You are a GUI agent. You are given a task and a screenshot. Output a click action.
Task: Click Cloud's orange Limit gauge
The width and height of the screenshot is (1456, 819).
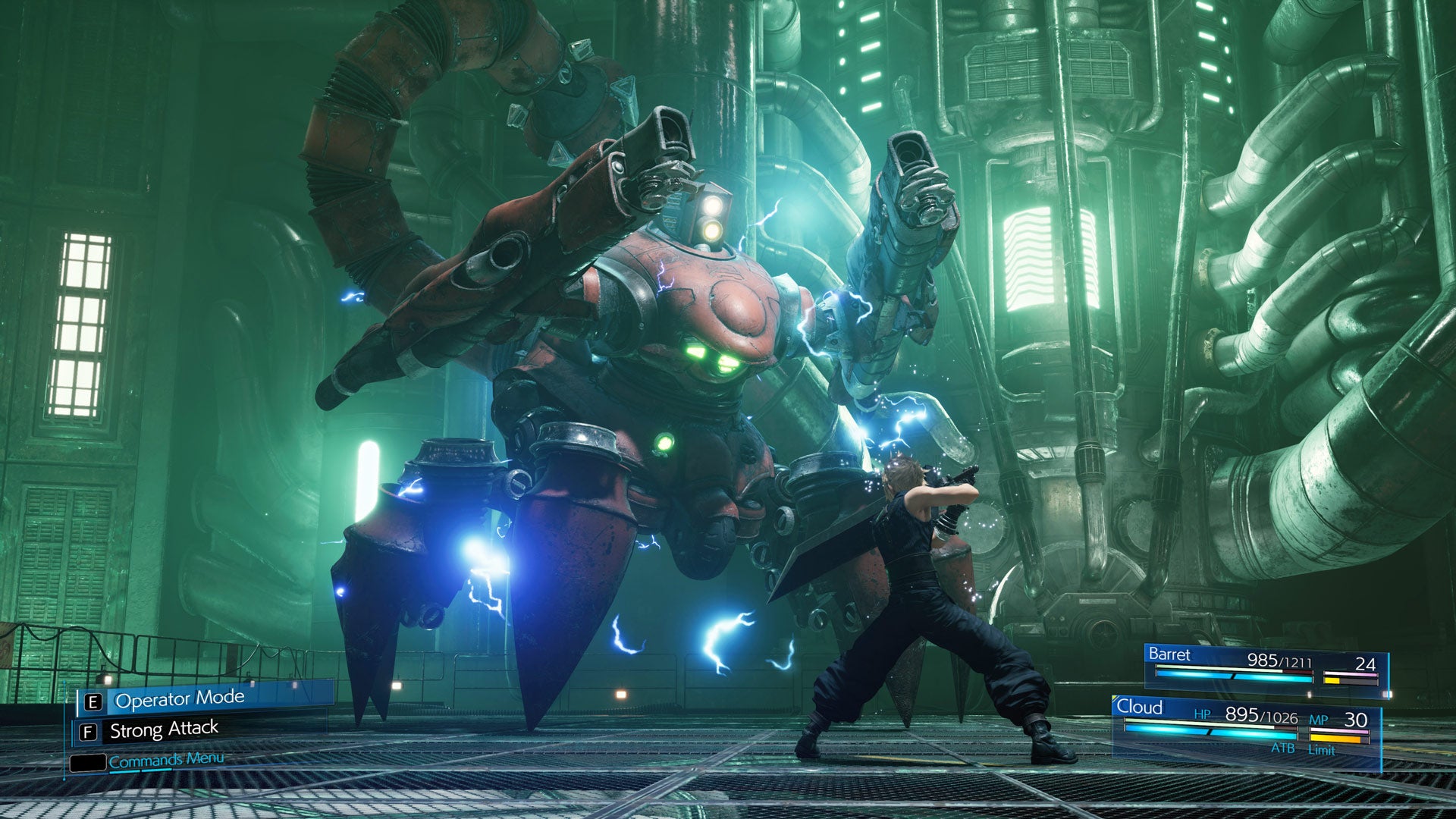[x=1336, y=739]
